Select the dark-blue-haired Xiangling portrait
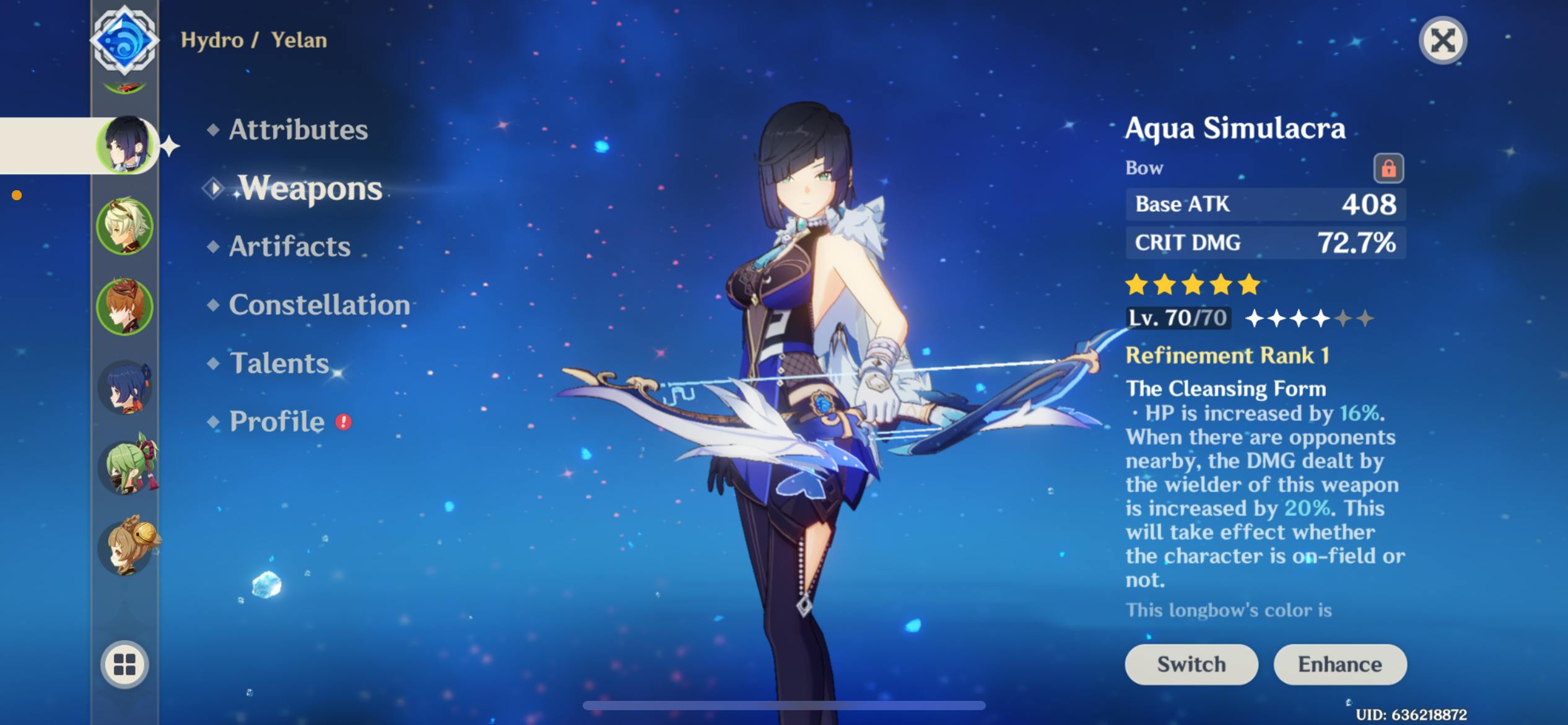1568x725 pixels. click(x=125, y=387)
